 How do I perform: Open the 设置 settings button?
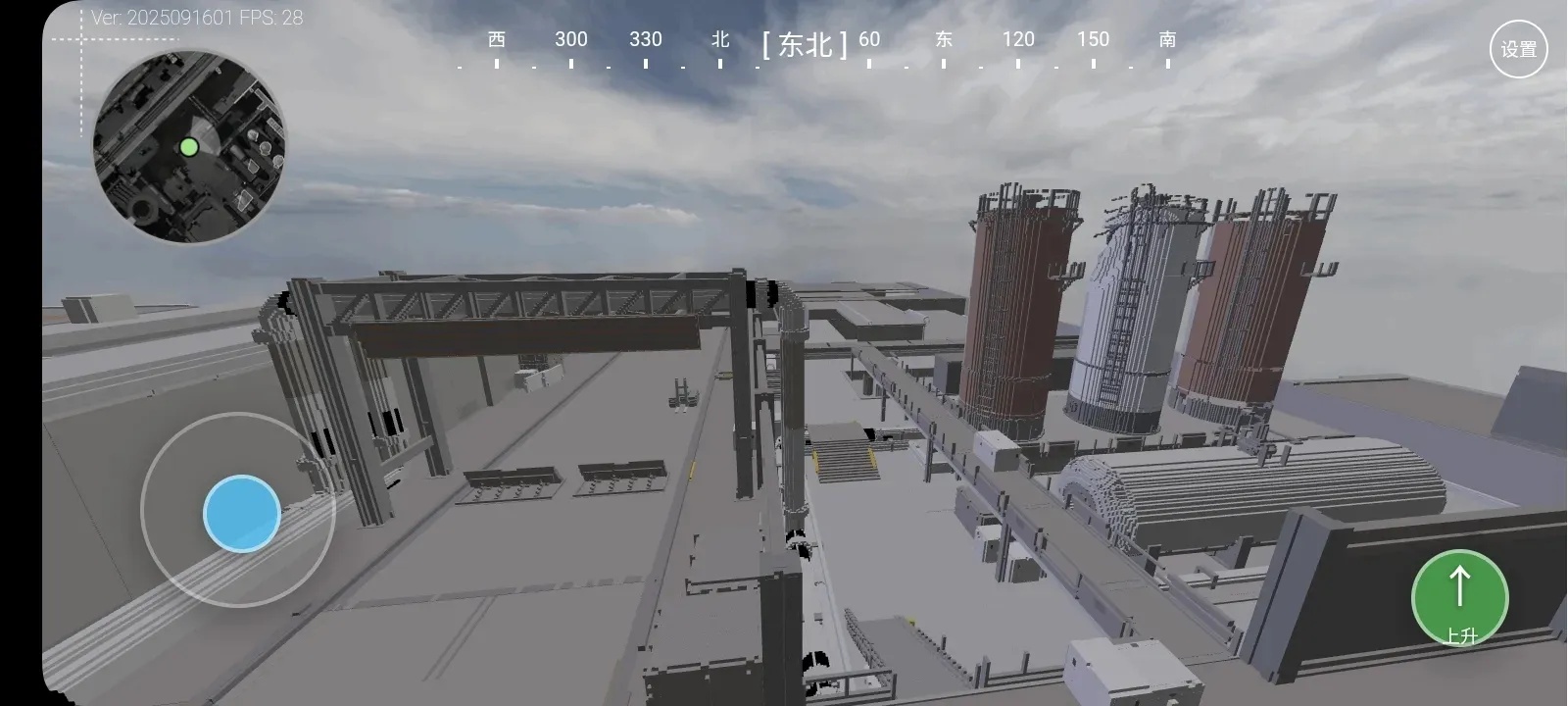[x=1518, y=47]
